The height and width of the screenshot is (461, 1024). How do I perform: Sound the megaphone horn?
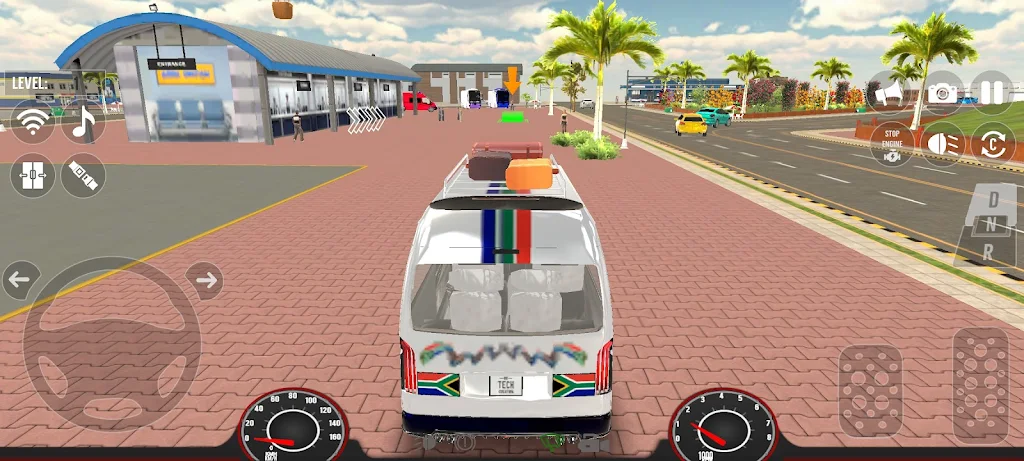coord(889,93)
